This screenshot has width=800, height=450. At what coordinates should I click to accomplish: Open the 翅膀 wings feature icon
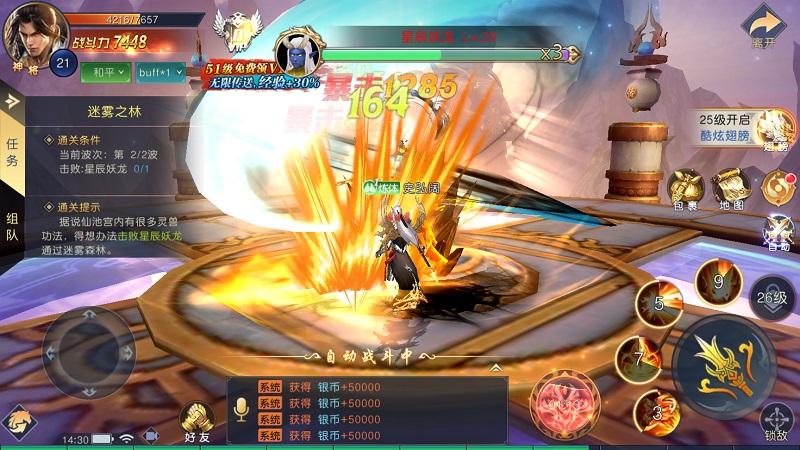775,128
